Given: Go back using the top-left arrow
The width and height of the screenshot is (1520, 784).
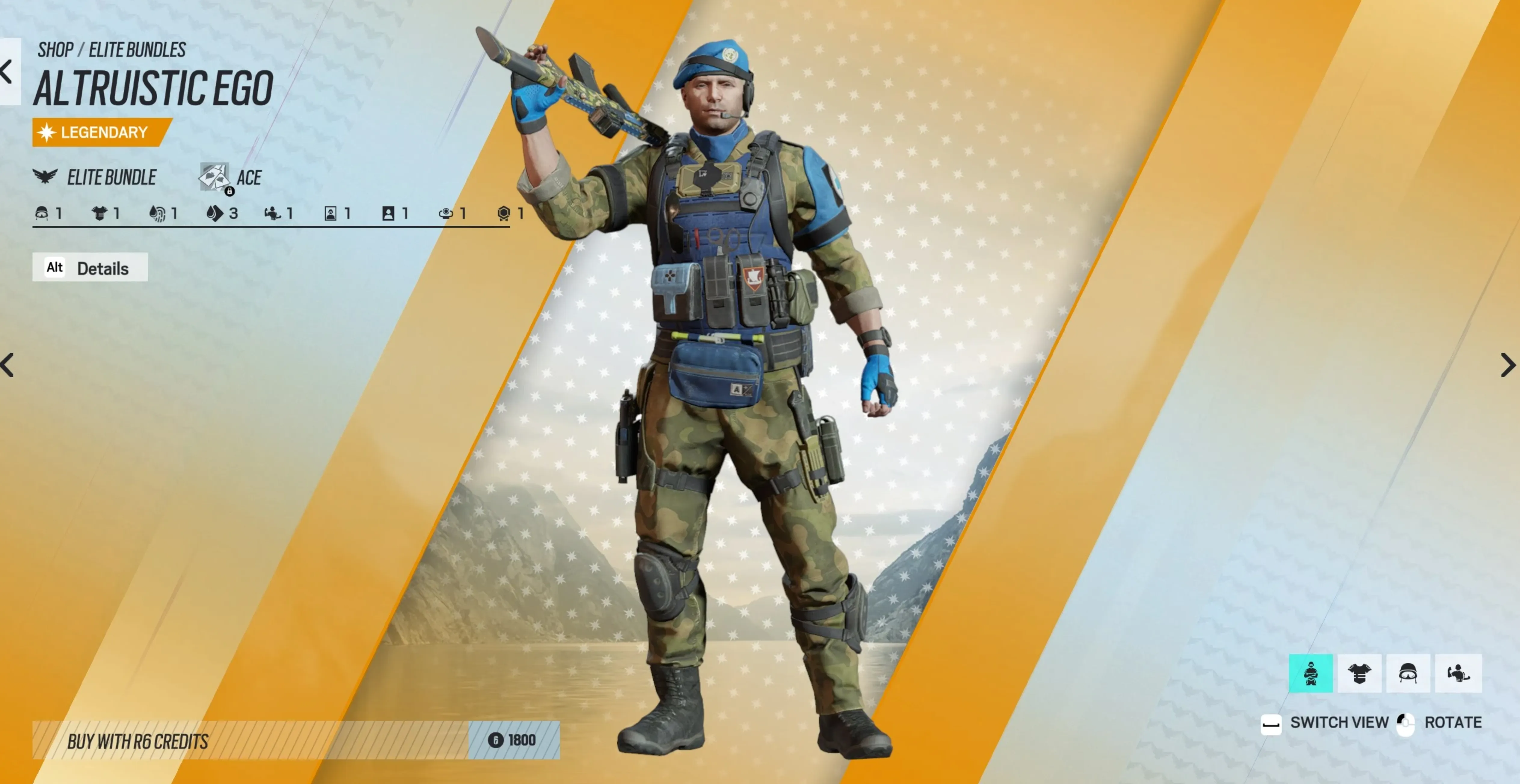Looking at the screenshot, I should (8, 72).
